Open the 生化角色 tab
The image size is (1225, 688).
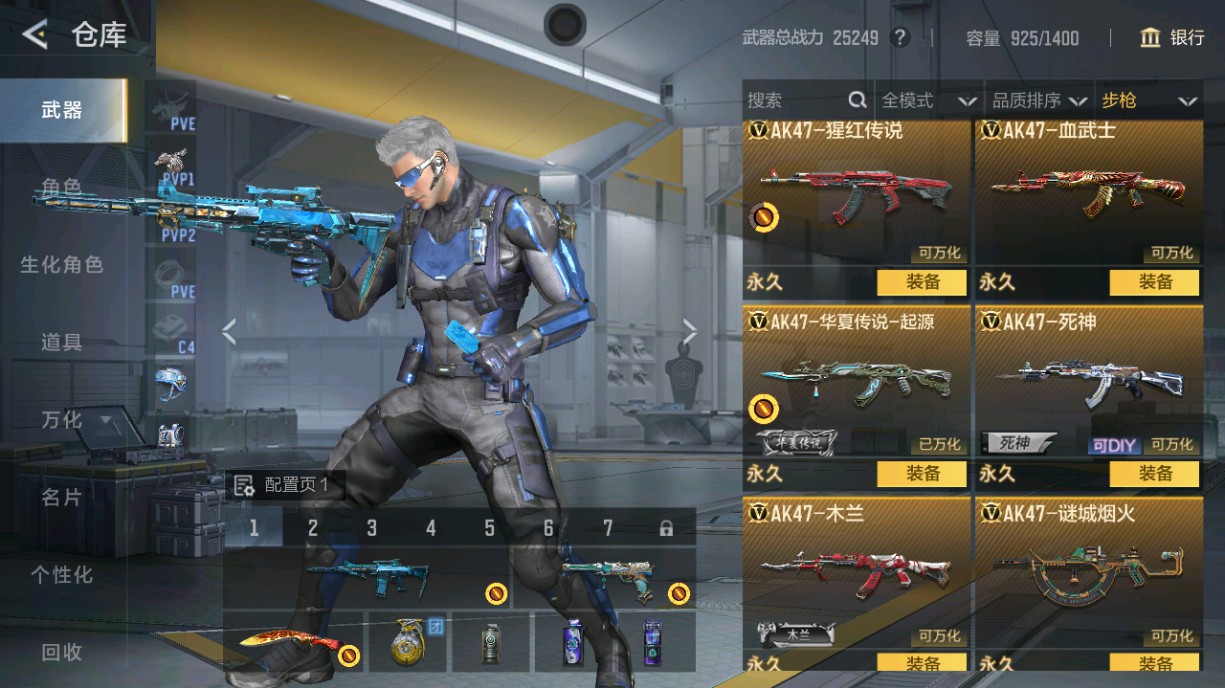click(x=62, y=265)
